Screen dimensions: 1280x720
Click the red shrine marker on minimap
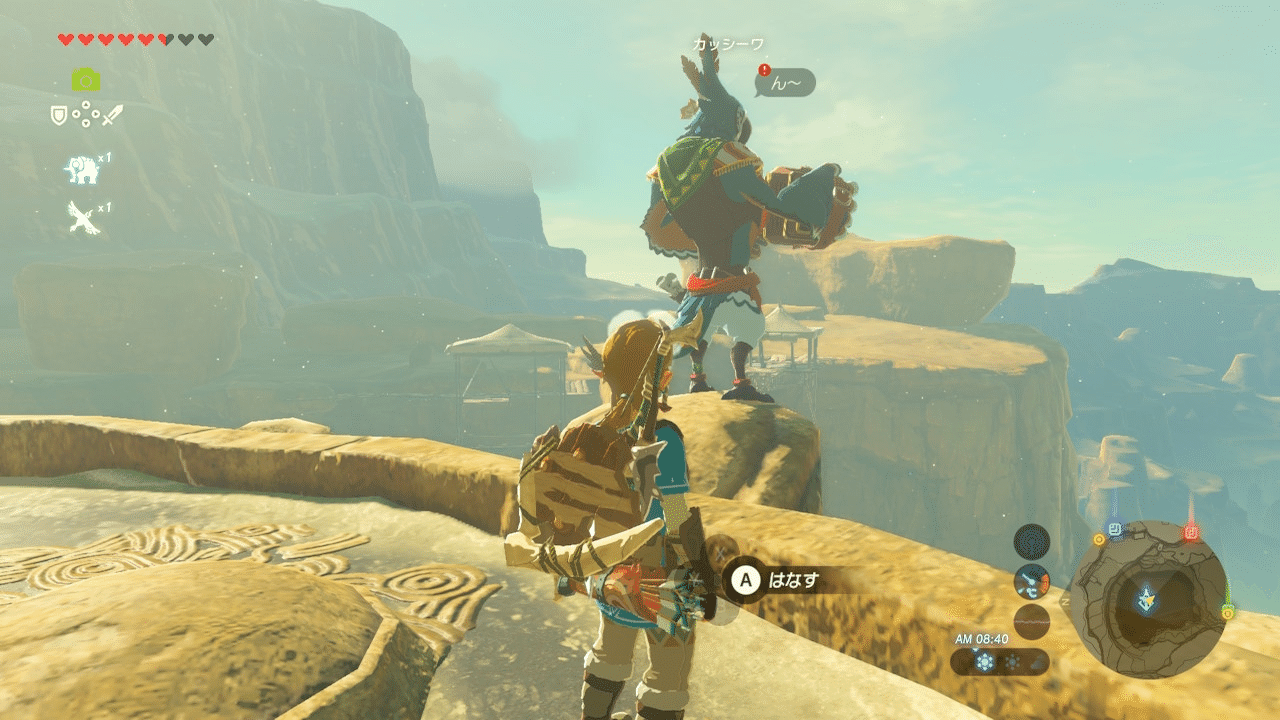click(1190, 532)
